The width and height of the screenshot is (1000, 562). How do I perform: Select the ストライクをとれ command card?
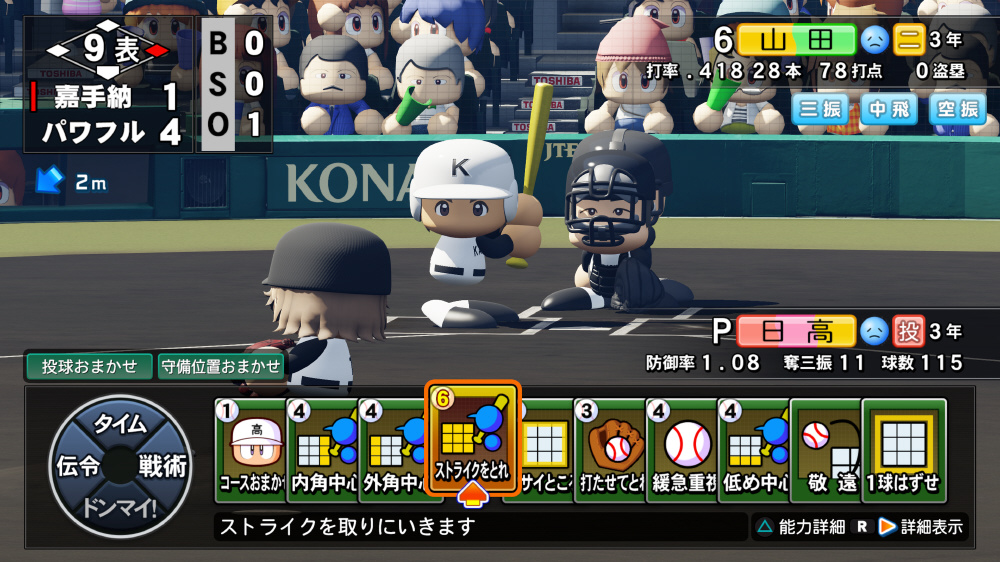coord(472,440)
